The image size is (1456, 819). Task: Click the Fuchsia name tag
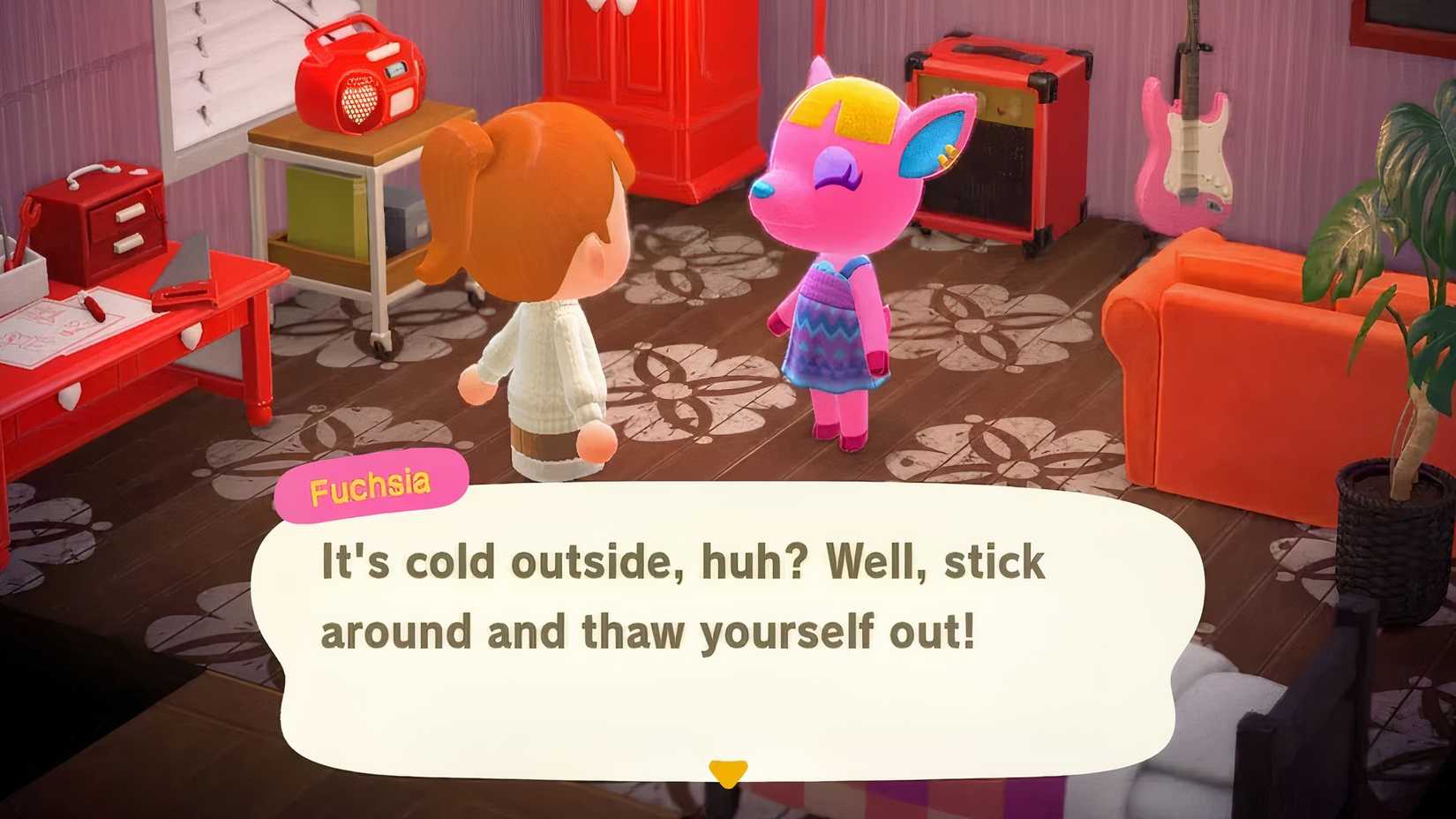[371, 481]
